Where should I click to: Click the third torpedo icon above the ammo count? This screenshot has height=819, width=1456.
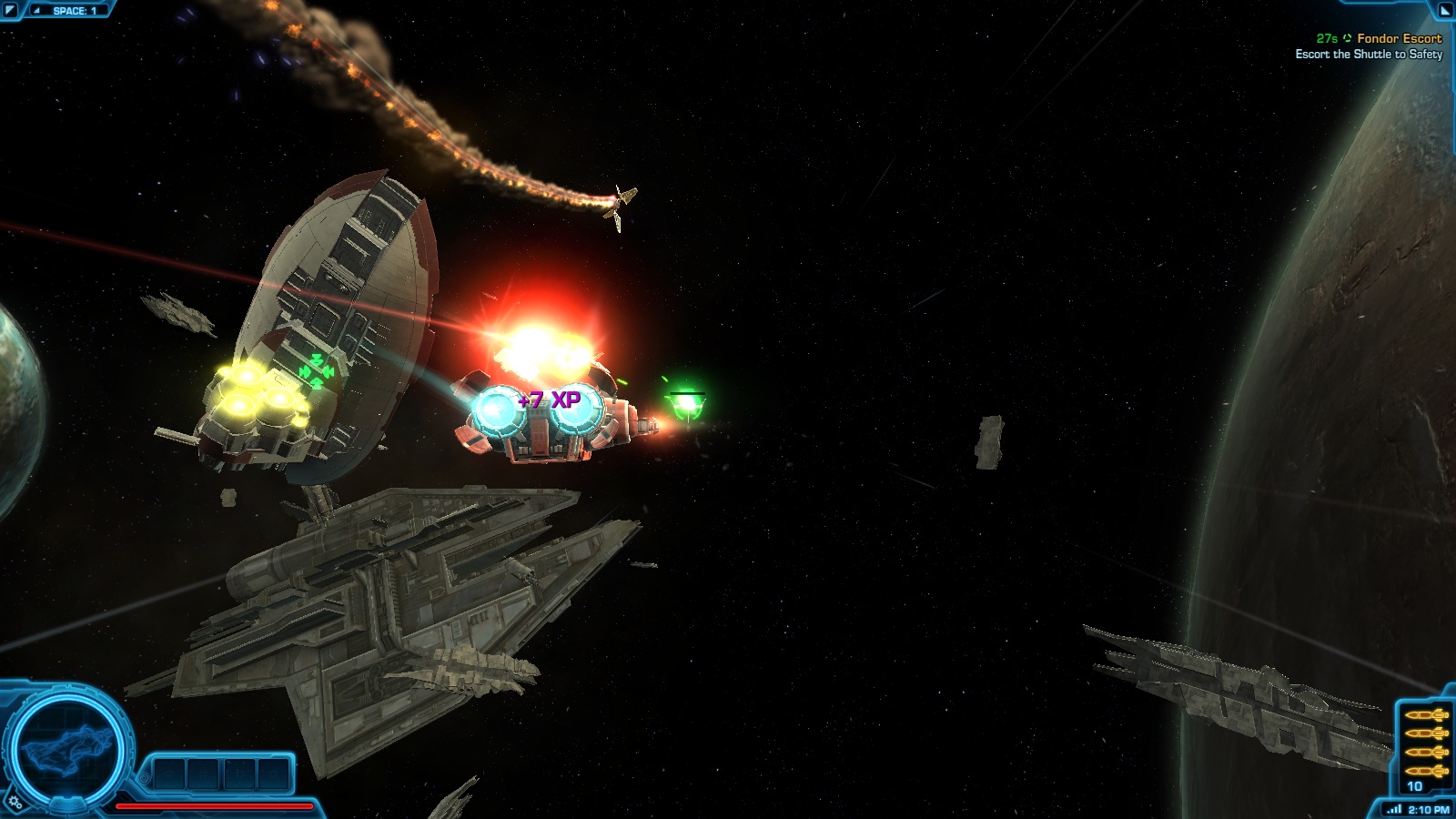[1426, 753]
